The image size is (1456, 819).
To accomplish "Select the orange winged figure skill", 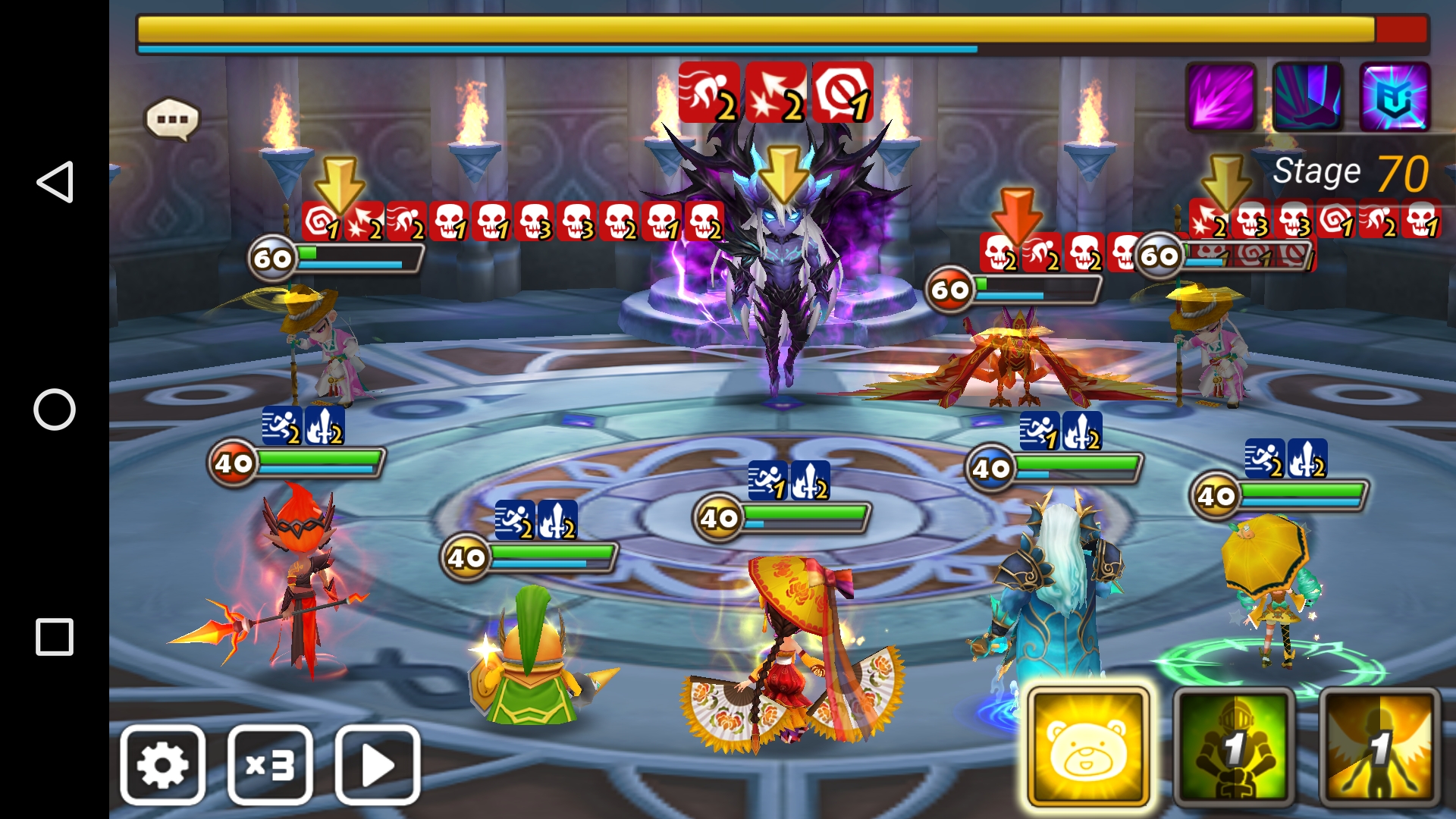I will pos(1379,748).
